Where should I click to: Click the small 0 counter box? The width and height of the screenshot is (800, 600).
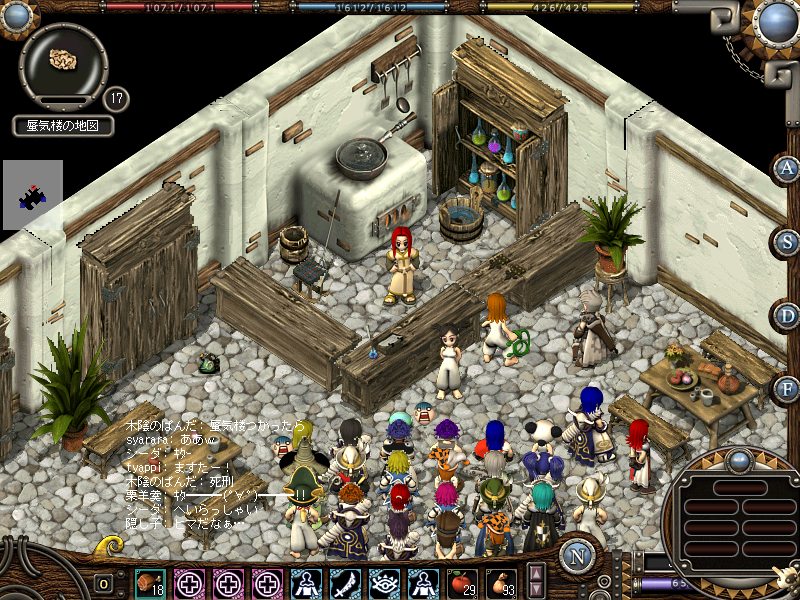(x=103, y=583)
